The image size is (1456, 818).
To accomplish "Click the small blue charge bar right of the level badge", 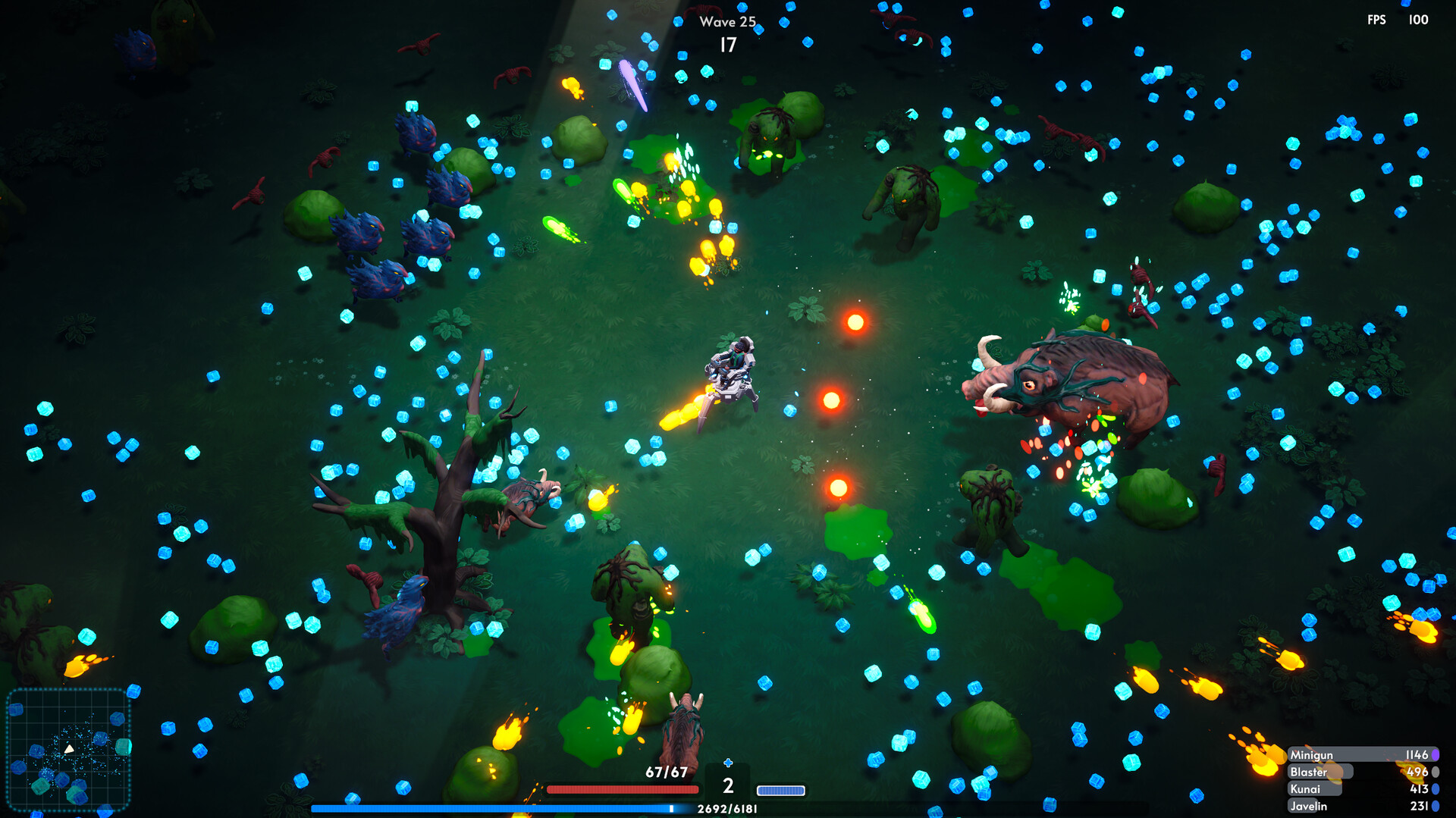I will [781, 791].
